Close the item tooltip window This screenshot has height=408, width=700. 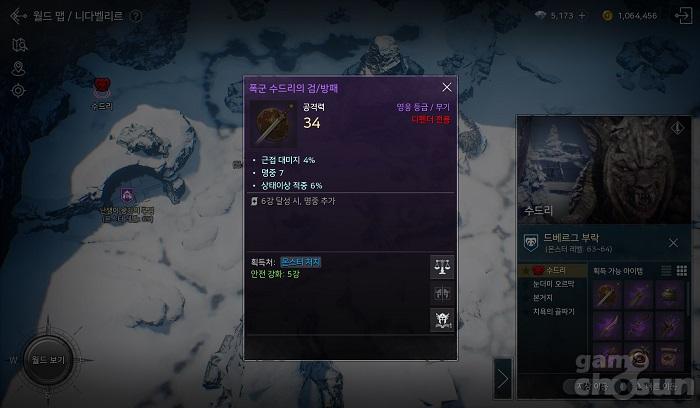click(447, 88)
